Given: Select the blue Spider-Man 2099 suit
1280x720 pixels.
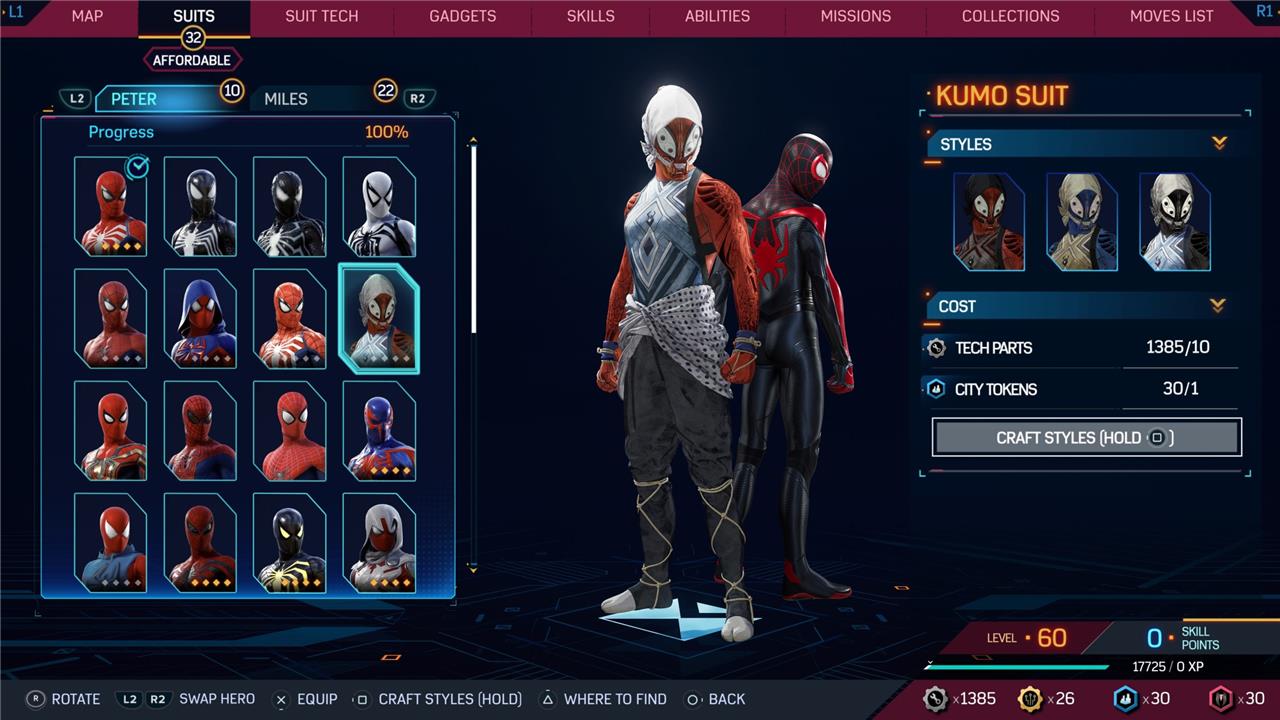Looking at the screenshot, I should click(x=379, y=431).
